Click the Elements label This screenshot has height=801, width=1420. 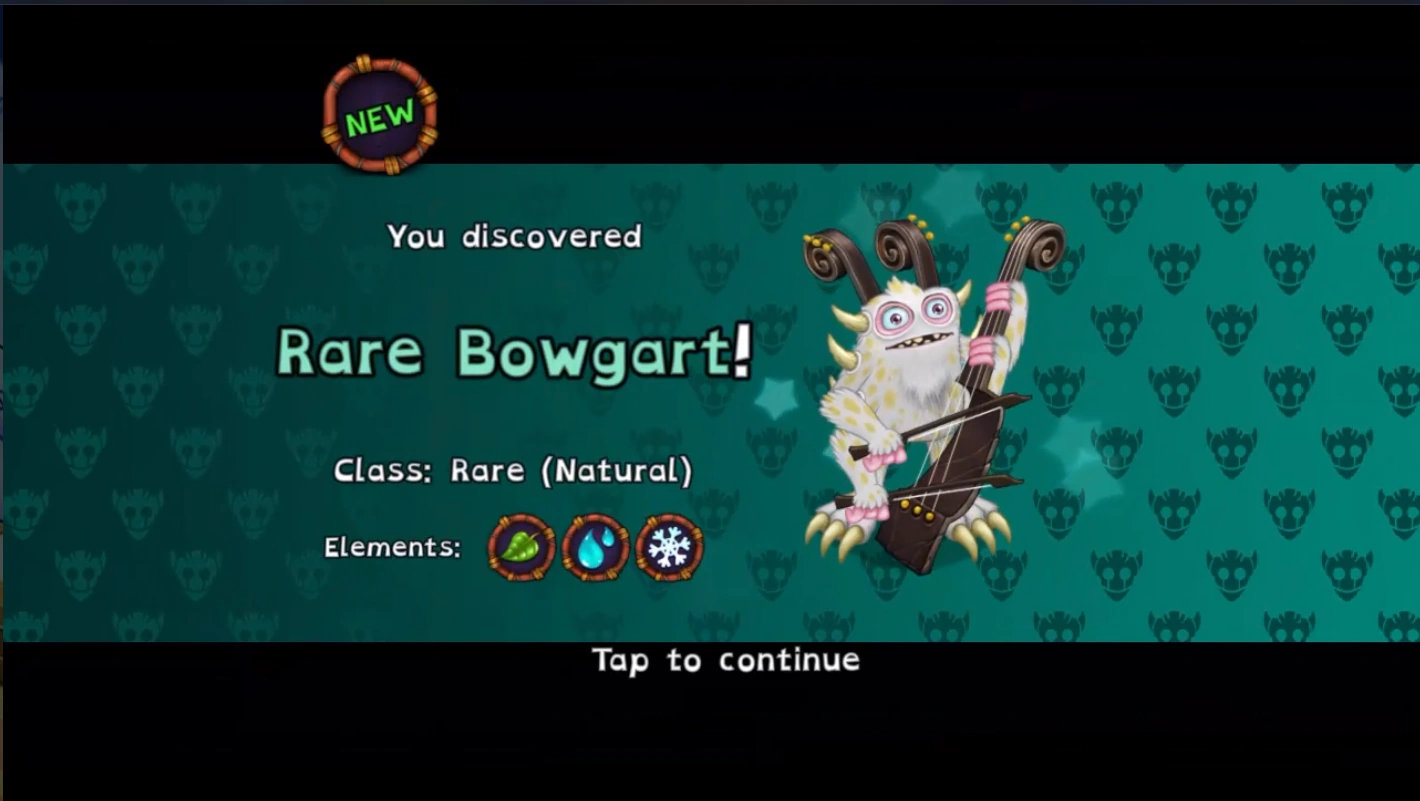pyautogui.click(x=391, y=547)
